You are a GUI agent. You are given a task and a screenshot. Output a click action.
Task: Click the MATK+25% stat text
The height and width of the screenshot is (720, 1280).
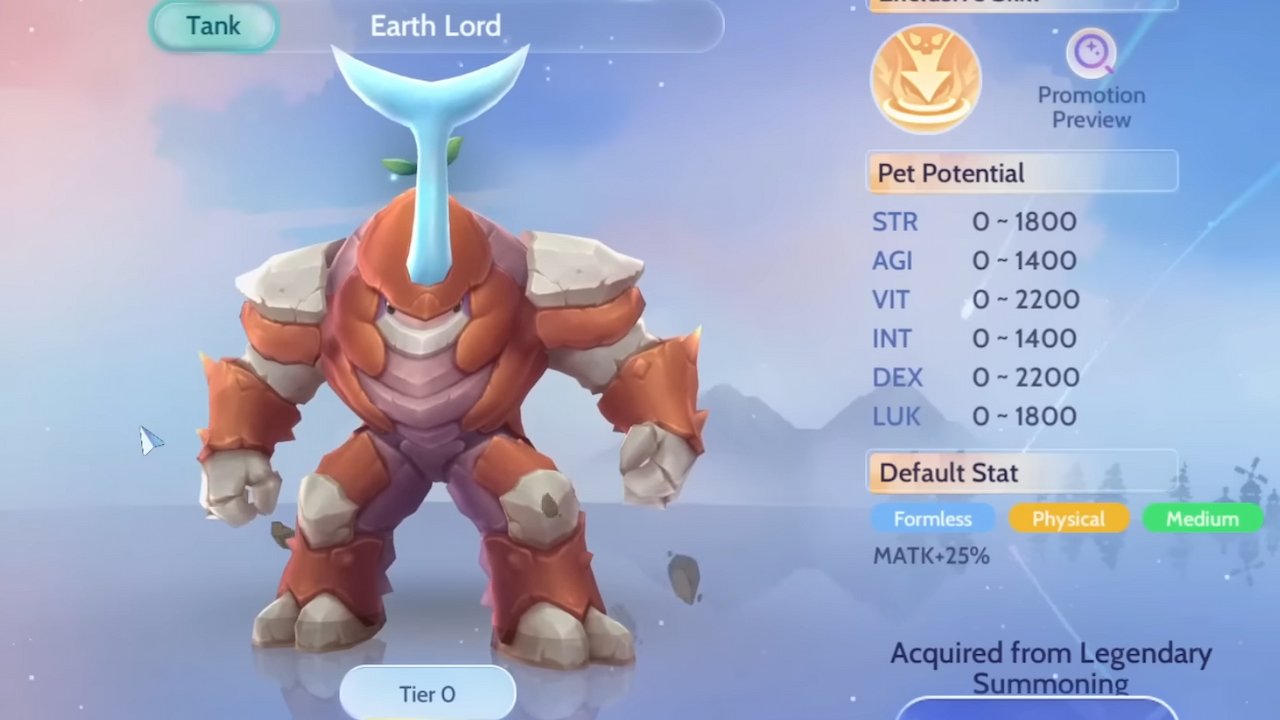(930, 556)
